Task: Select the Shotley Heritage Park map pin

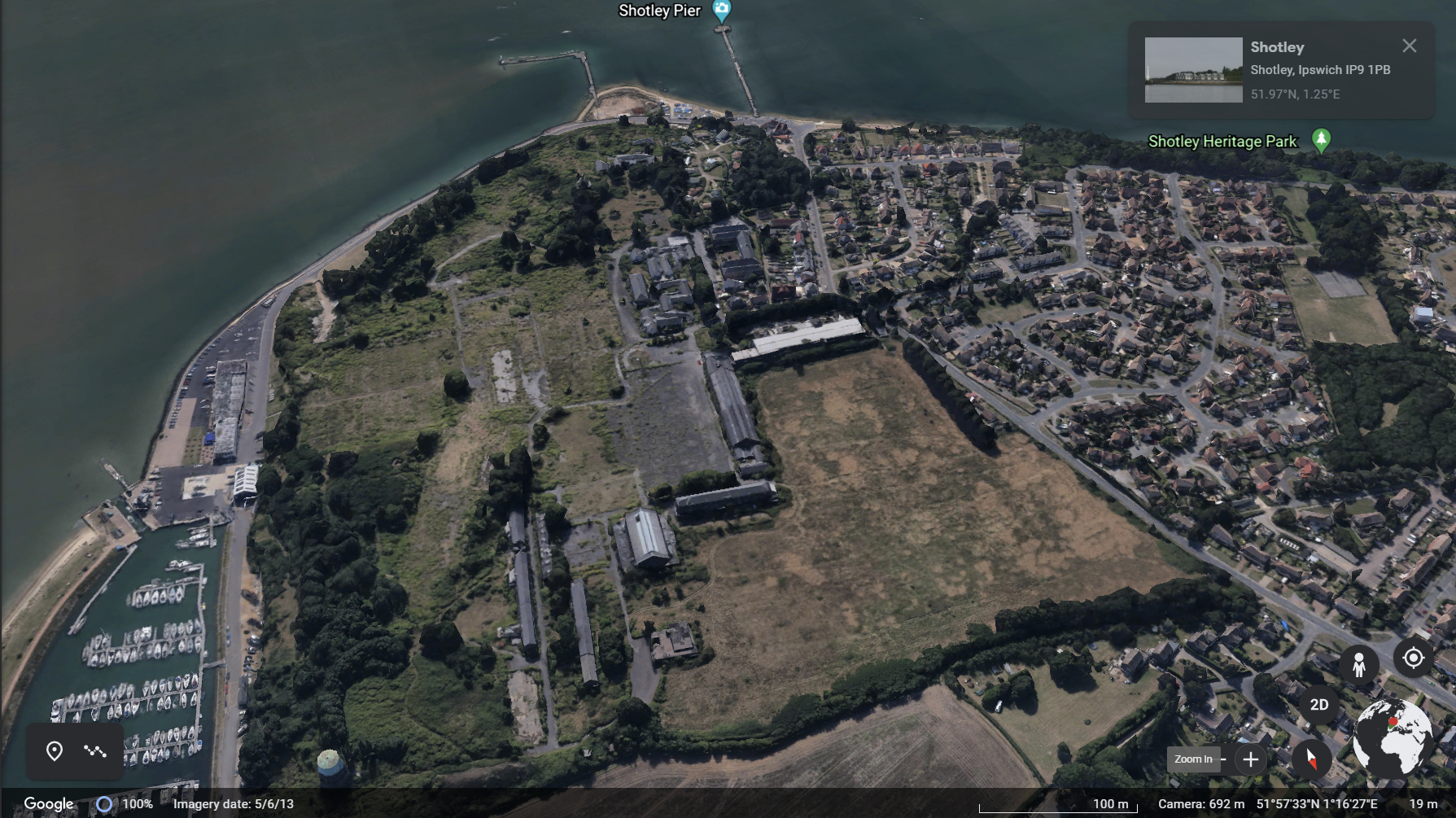Action: [x=1321, y=140]
